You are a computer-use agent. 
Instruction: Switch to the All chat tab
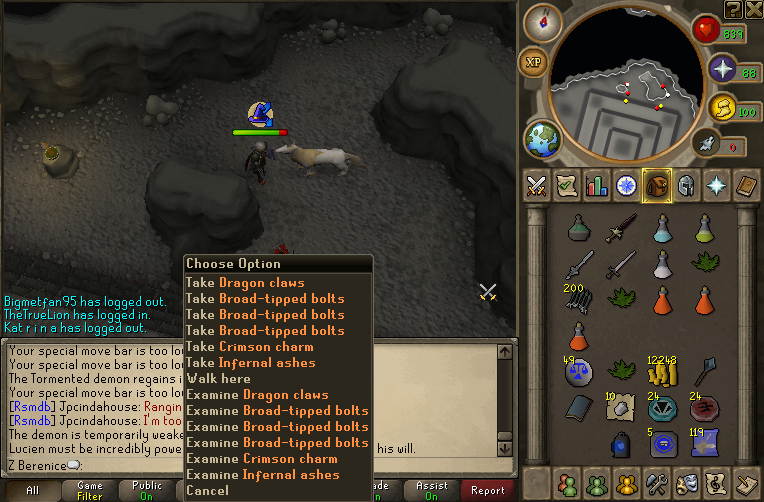(33, 491)
